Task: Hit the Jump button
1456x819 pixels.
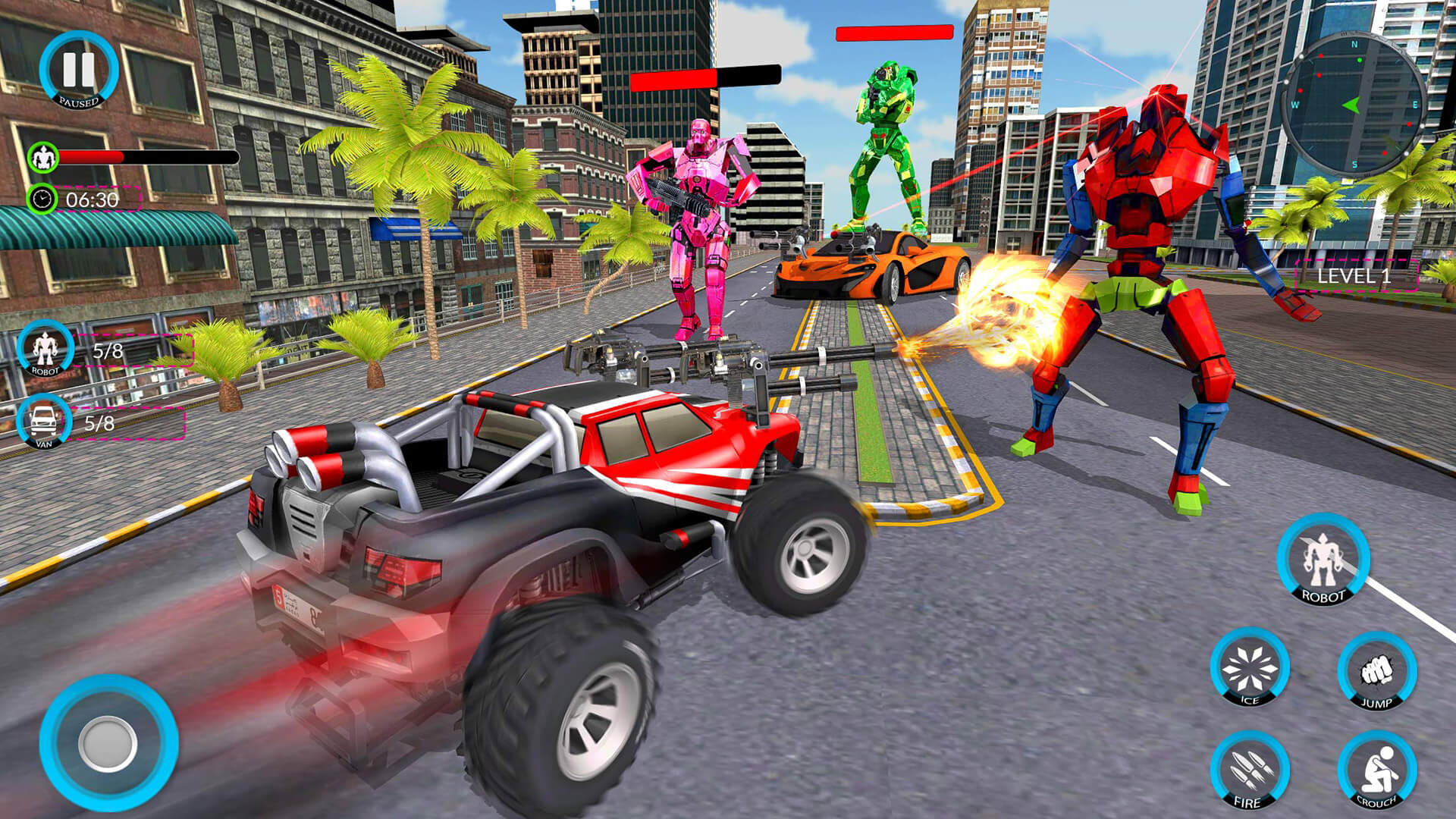Action: [1376, 671]
